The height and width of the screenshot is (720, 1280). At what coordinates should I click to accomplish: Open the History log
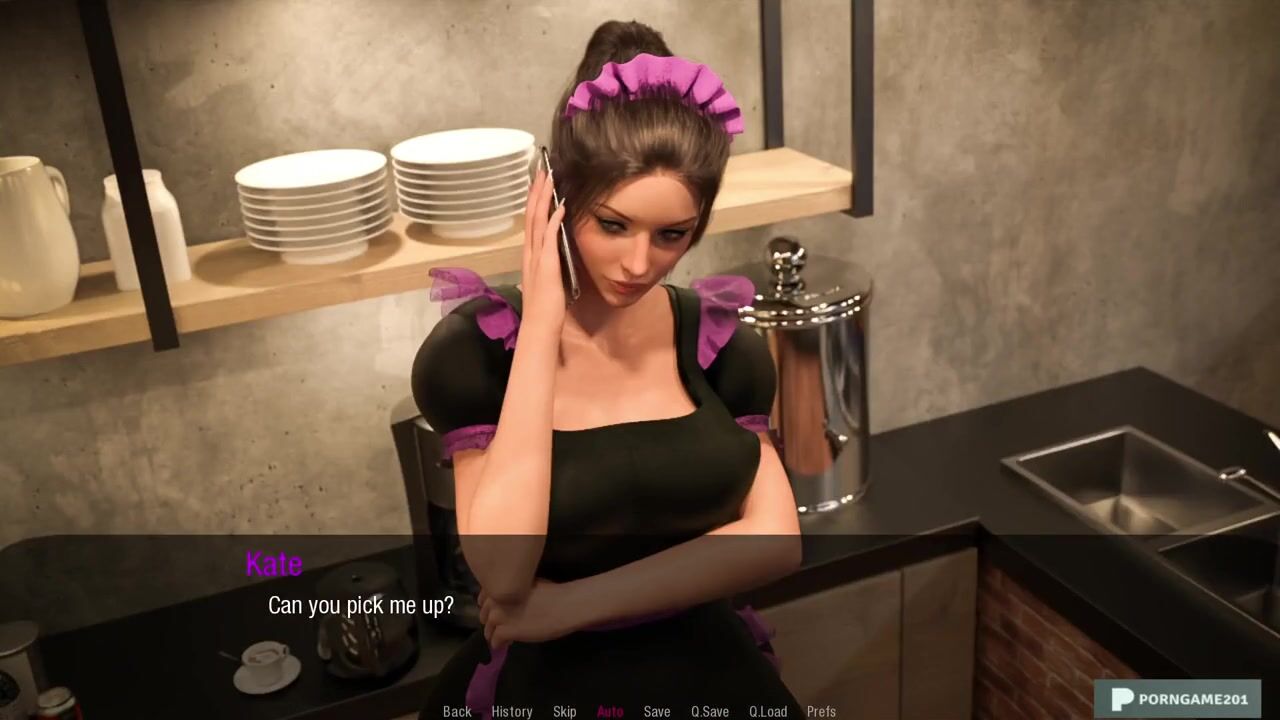[511, 711]
